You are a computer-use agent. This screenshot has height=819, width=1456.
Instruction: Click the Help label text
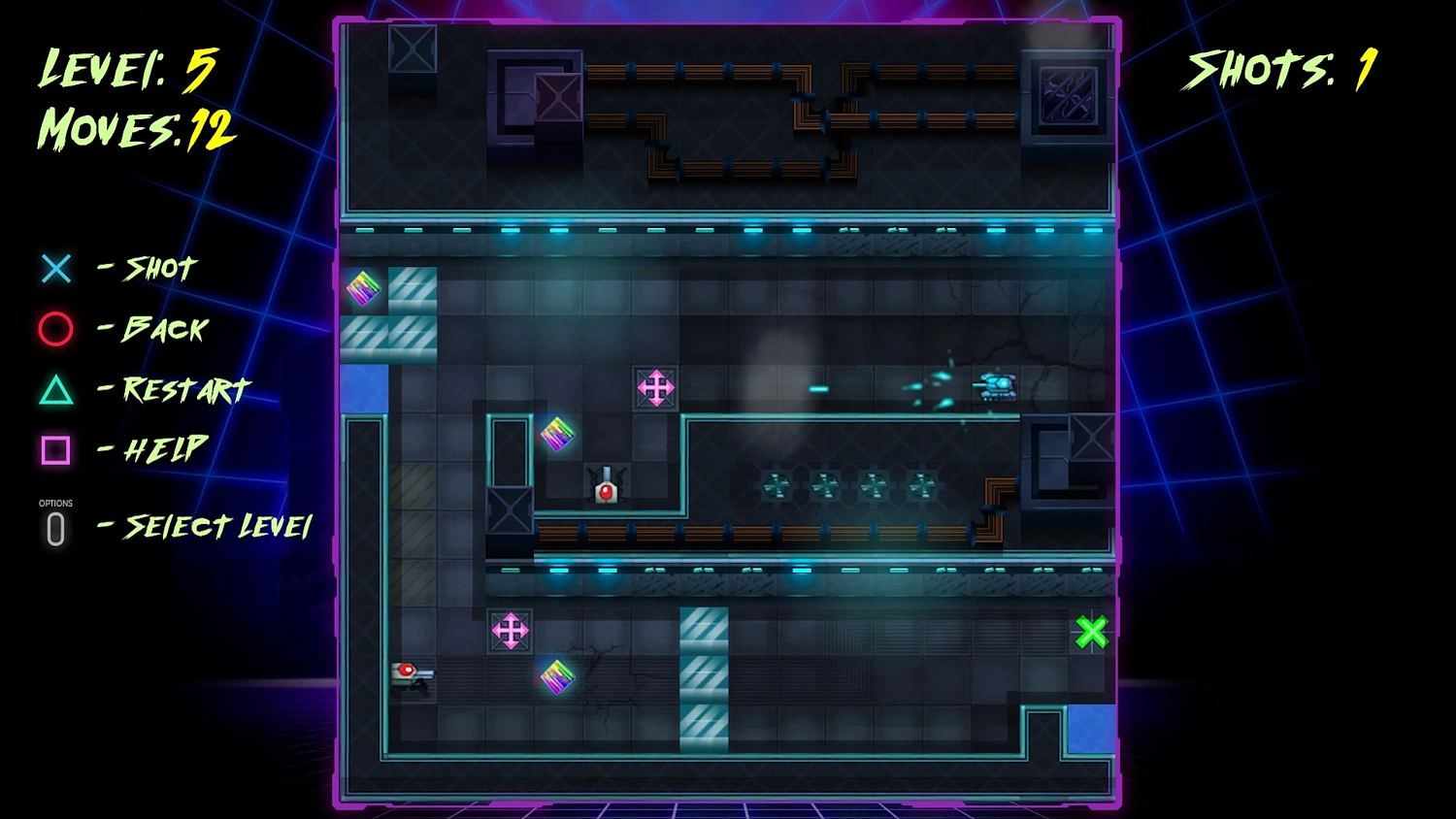(159, 449)
